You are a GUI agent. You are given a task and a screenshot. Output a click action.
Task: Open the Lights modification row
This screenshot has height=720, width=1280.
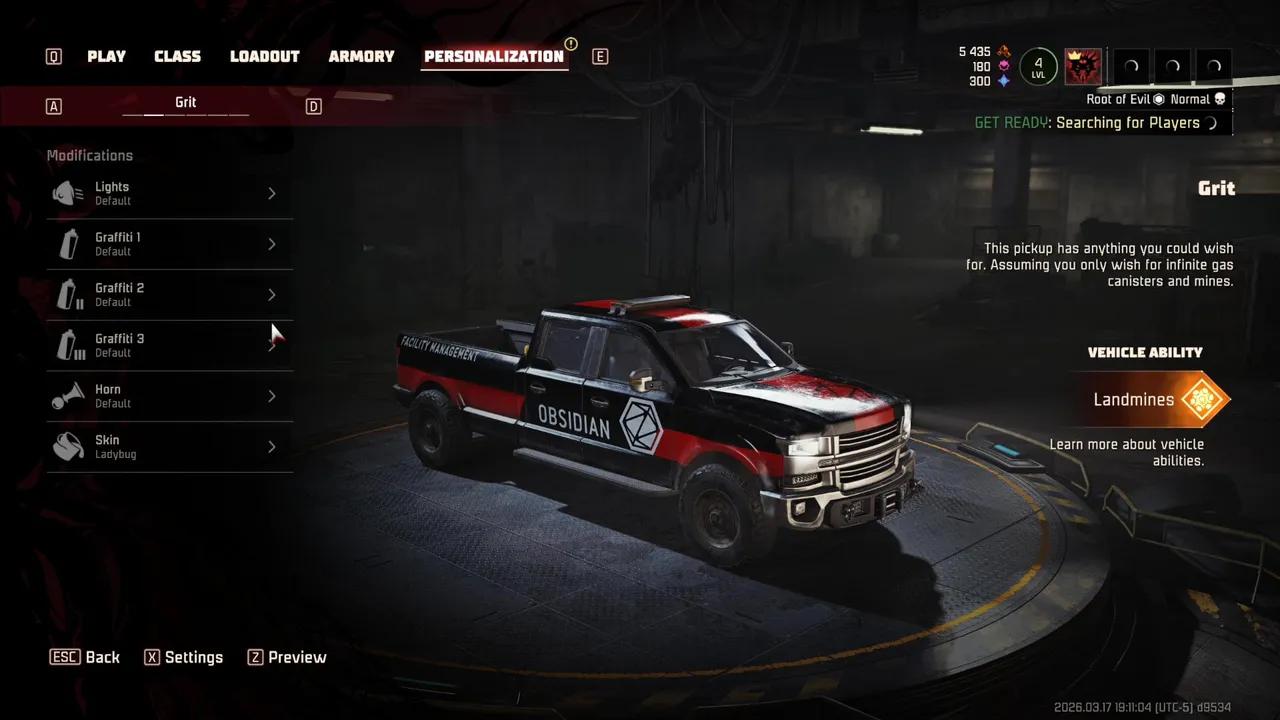169,193
